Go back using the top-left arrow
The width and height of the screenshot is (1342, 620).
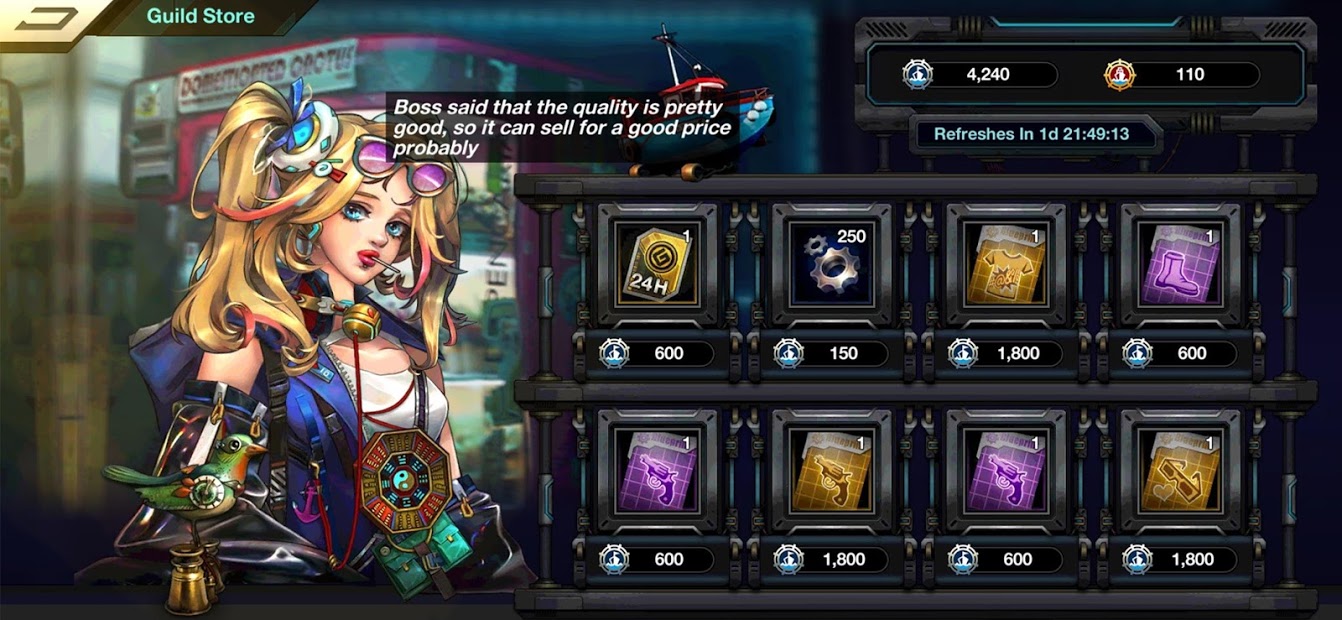[45, 18]
